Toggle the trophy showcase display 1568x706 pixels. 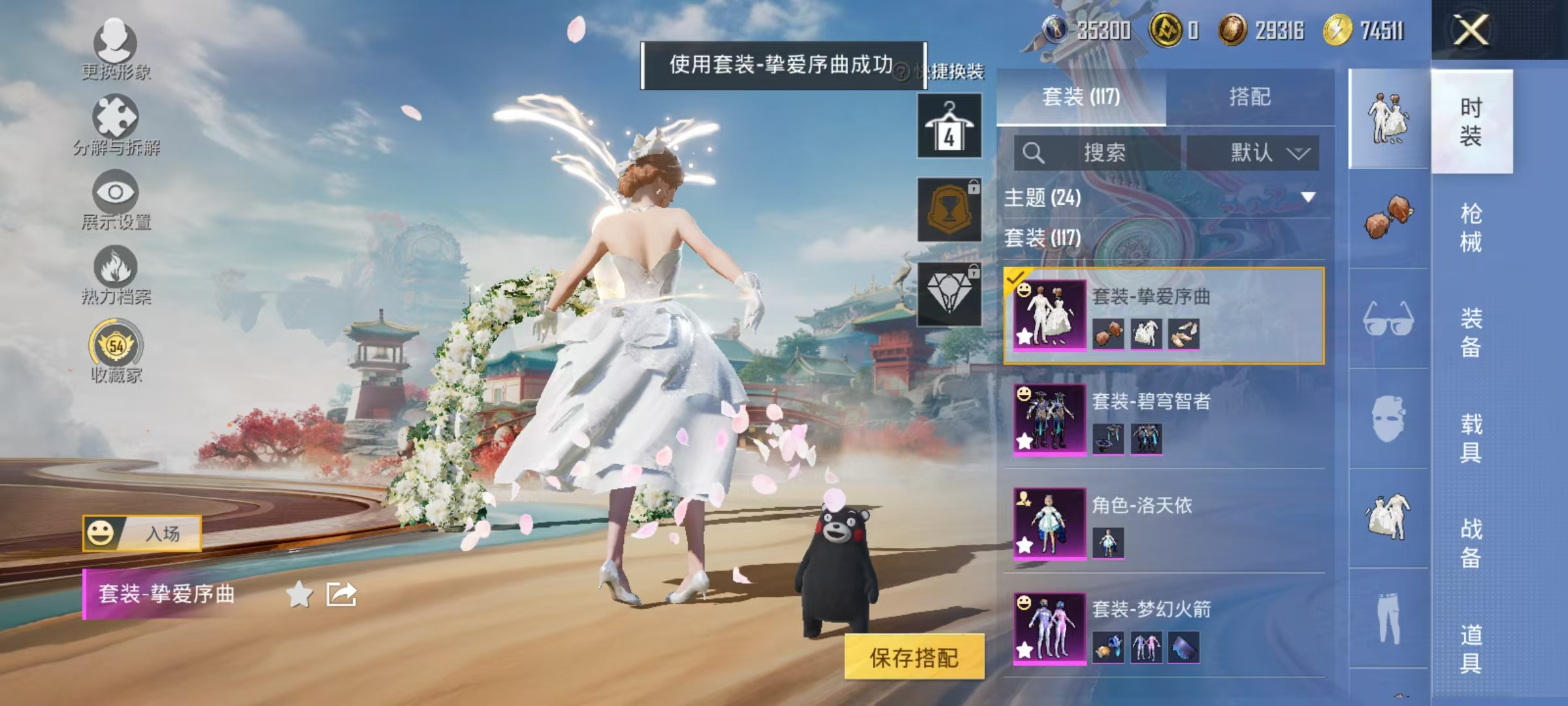(x=949, y=209)
